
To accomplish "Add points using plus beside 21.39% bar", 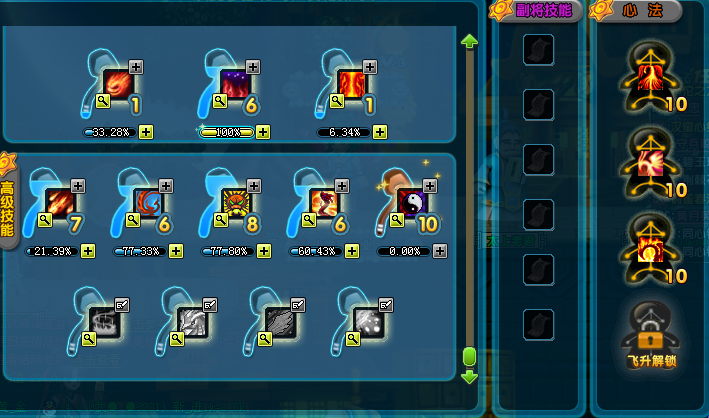I will point(87,250).
